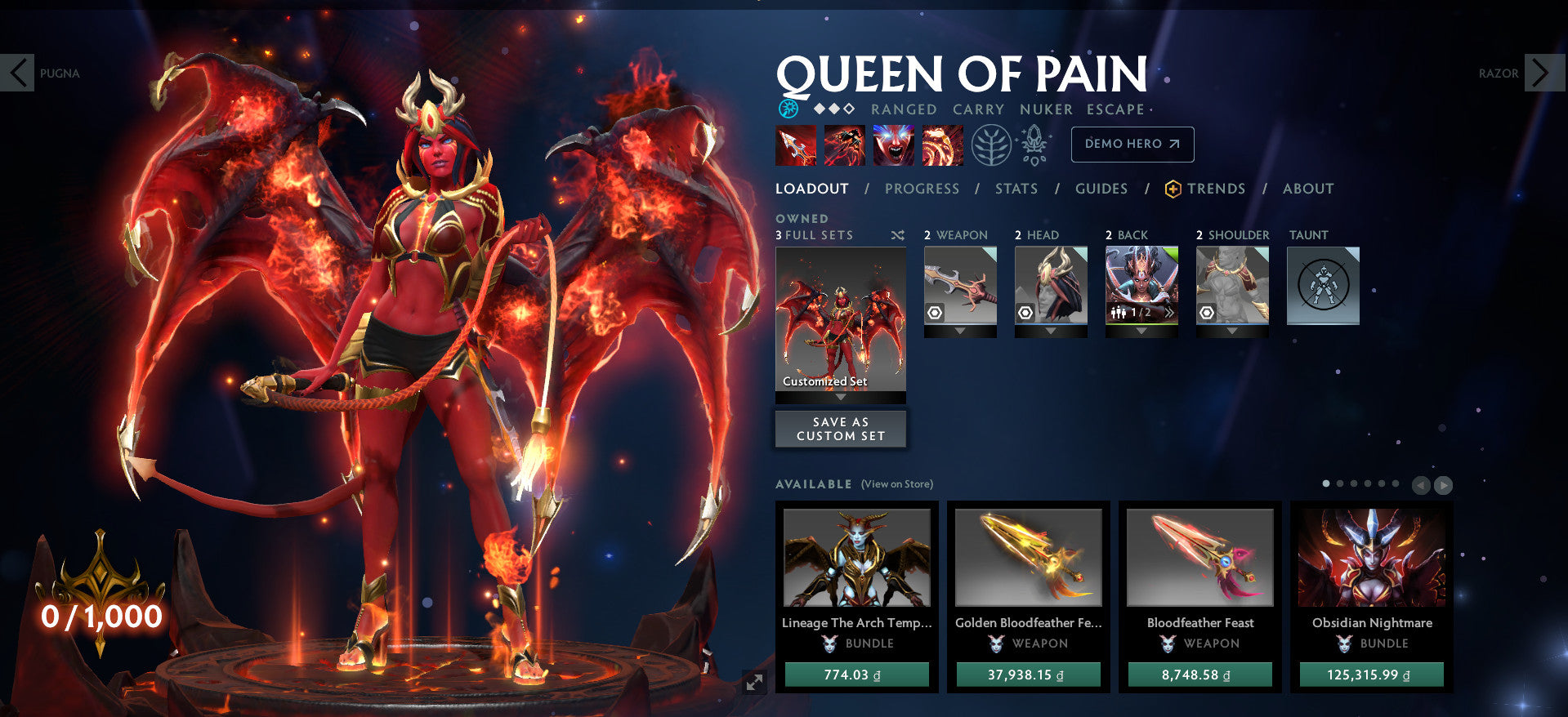
Task: Open the talent tree icon
Action: [992, 145]
